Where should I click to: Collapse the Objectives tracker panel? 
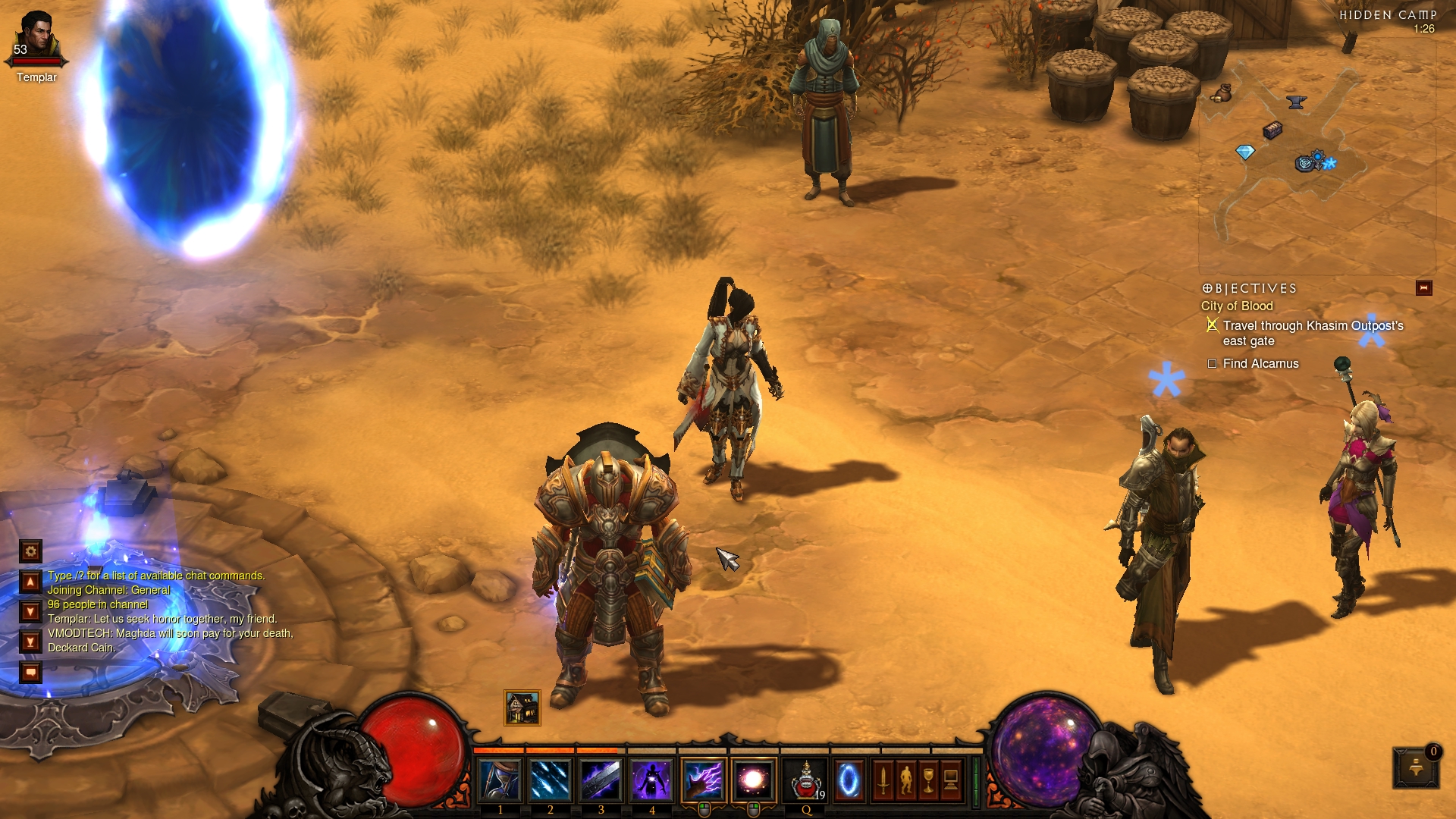[x=1423, y=288]
